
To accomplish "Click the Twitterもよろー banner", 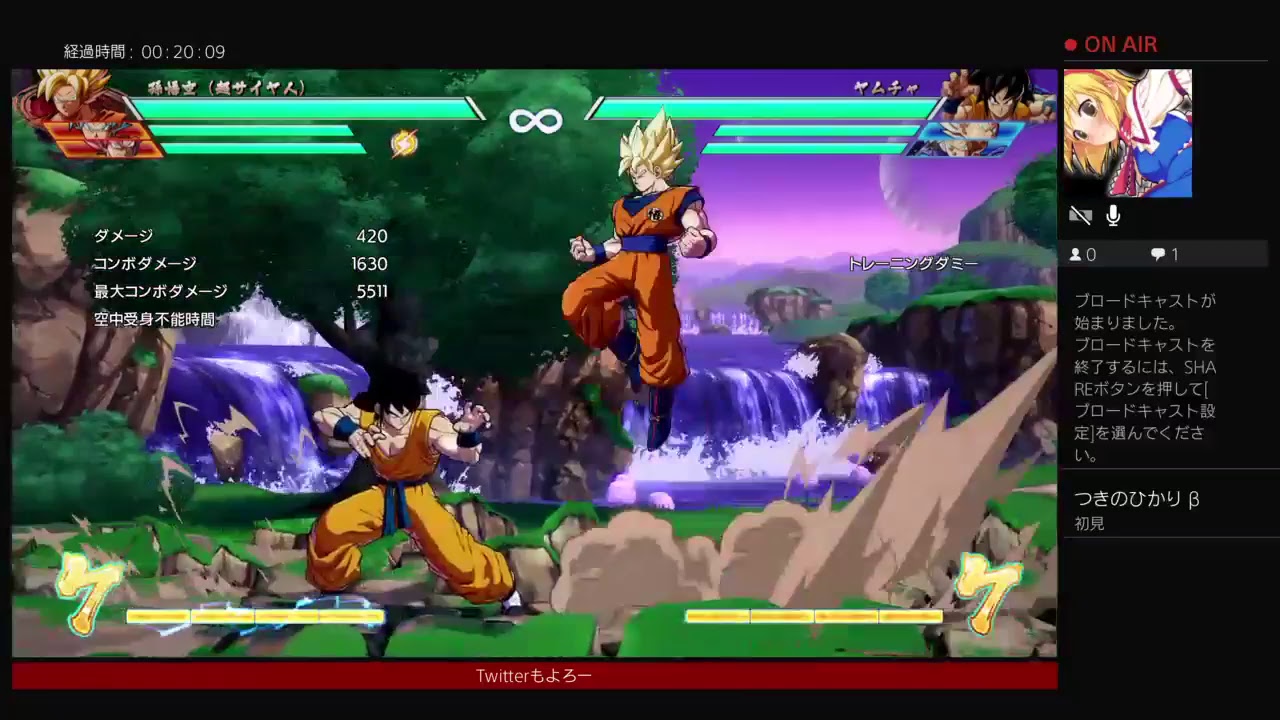I will click(533, 676).
